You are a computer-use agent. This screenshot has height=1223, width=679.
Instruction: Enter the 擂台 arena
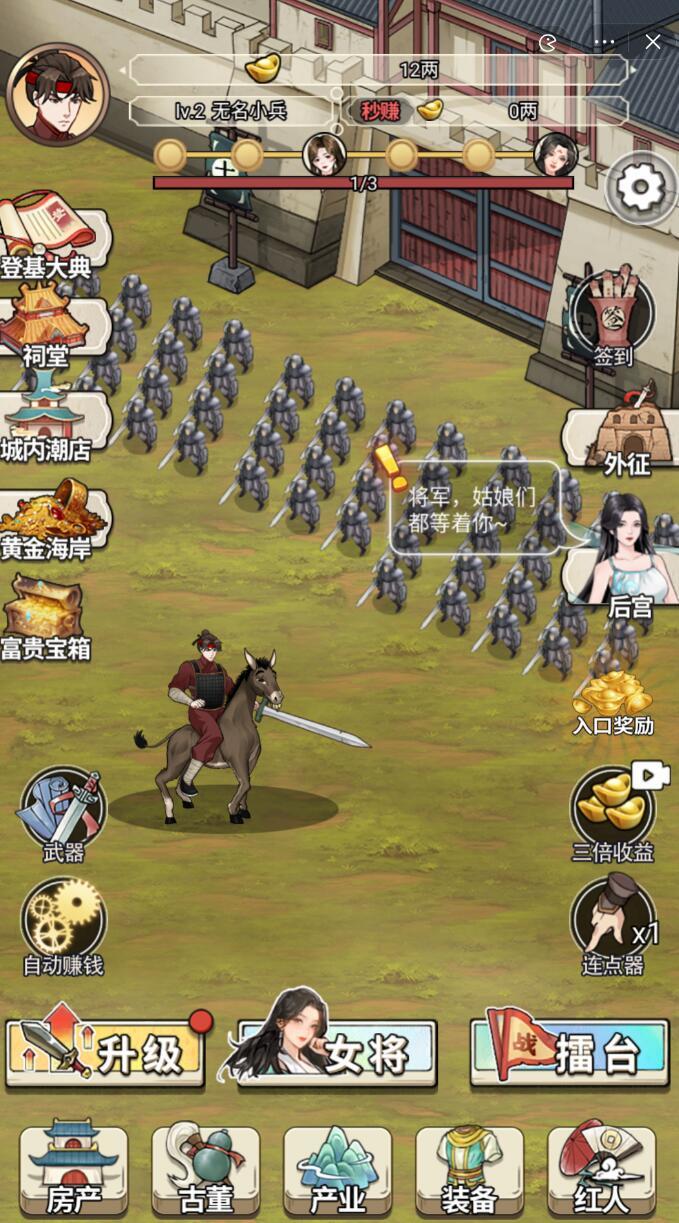(569, 1052)
